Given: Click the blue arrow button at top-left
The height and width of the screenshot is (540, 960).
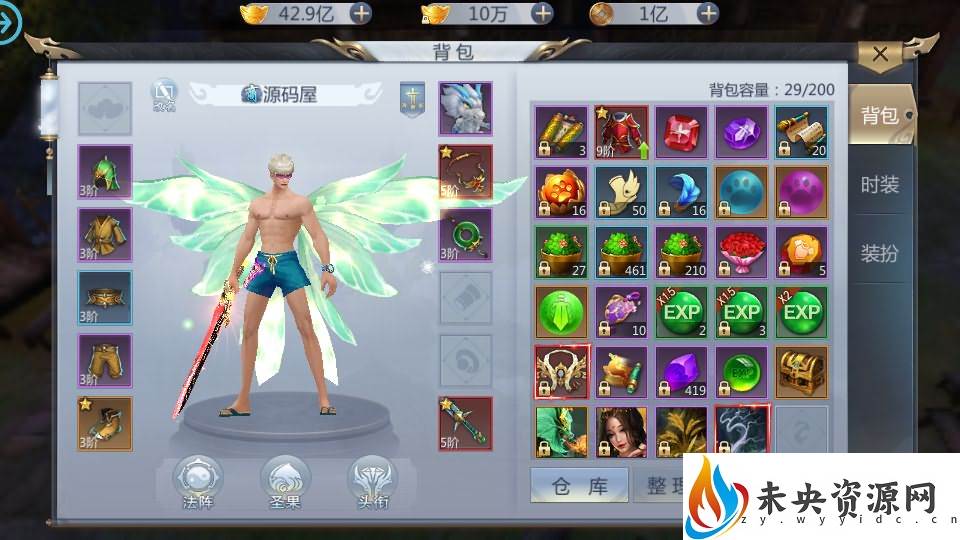Looking at the screenshot, I should point(11,27).
